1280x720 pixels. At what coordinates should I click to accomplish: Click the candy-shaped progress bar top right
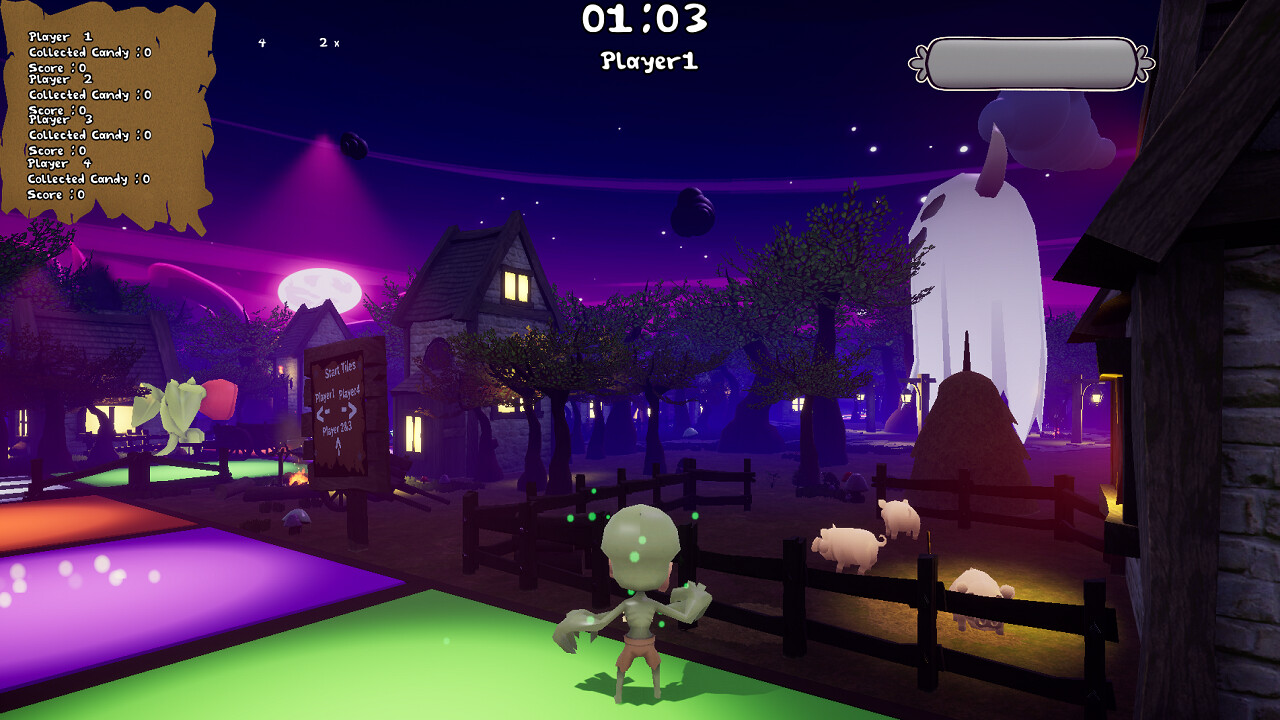click(1030, 60)
